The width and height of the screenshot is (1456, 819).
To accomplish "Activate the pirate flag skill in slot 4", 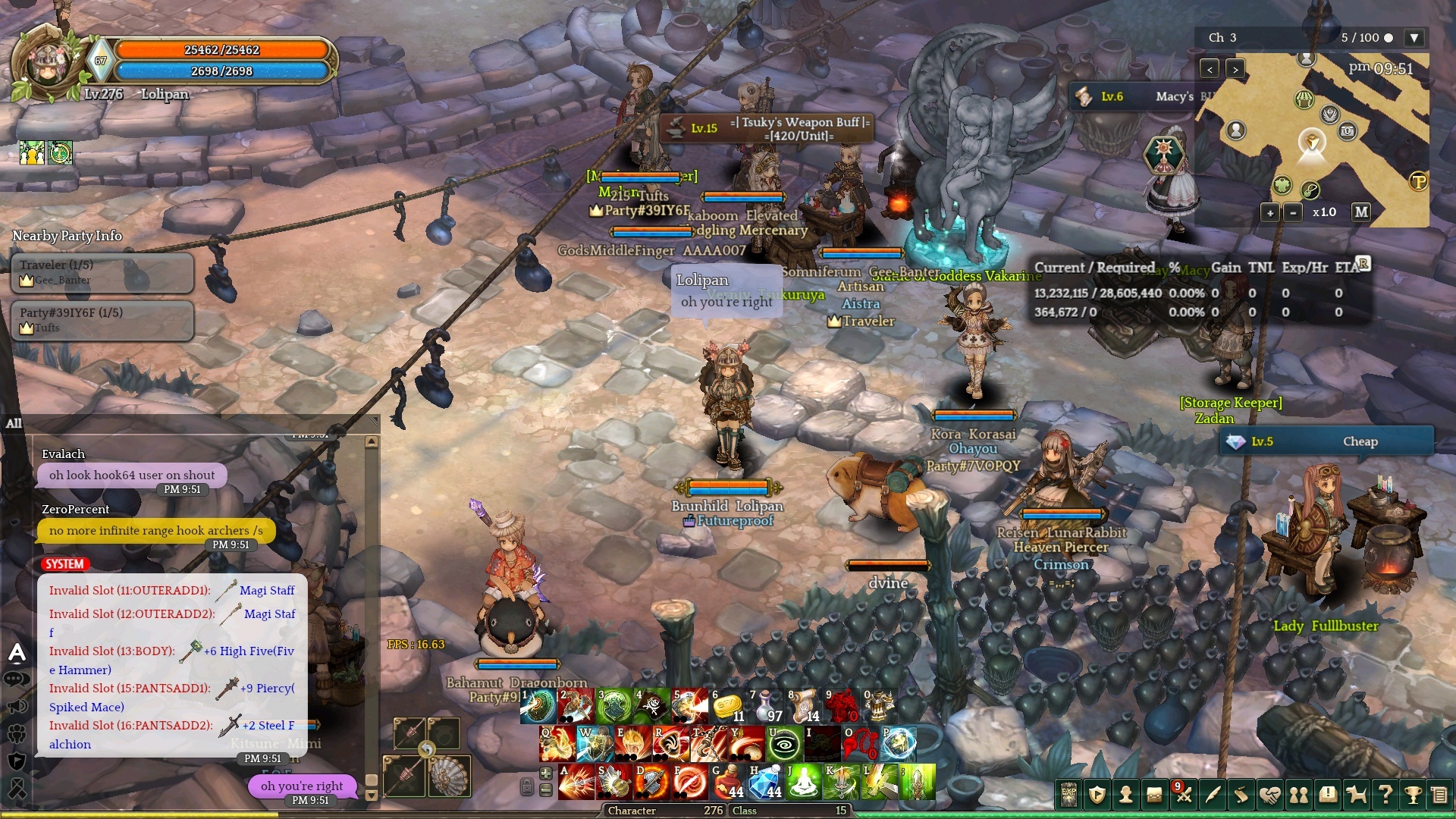I will [x=651, y=706].
